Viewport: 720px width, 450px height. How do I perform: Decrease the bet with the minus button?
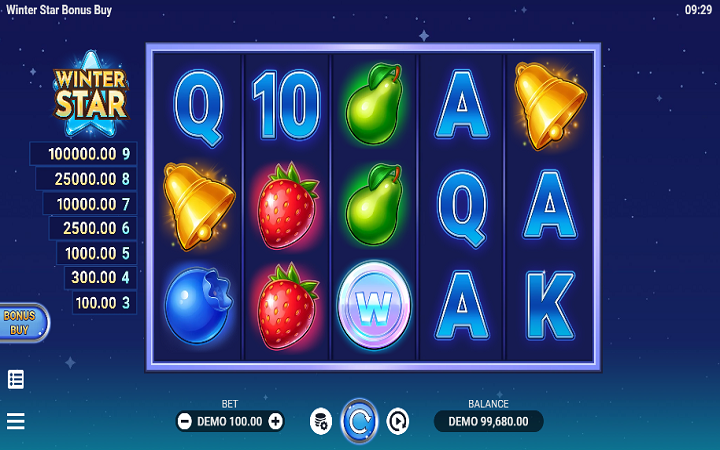pyautogui.click(x=185, y=421)
